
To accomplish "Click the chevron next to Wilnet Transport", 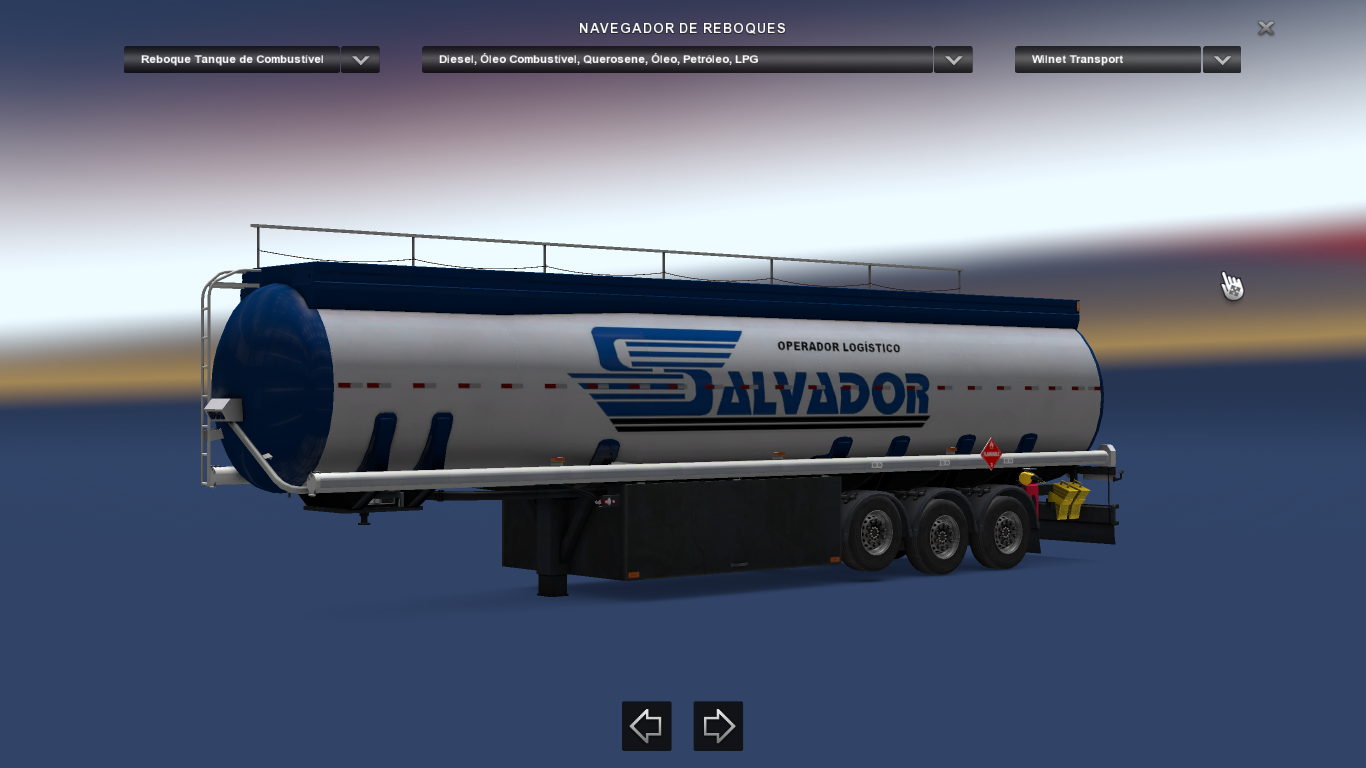I will [x=1221, y=59].
